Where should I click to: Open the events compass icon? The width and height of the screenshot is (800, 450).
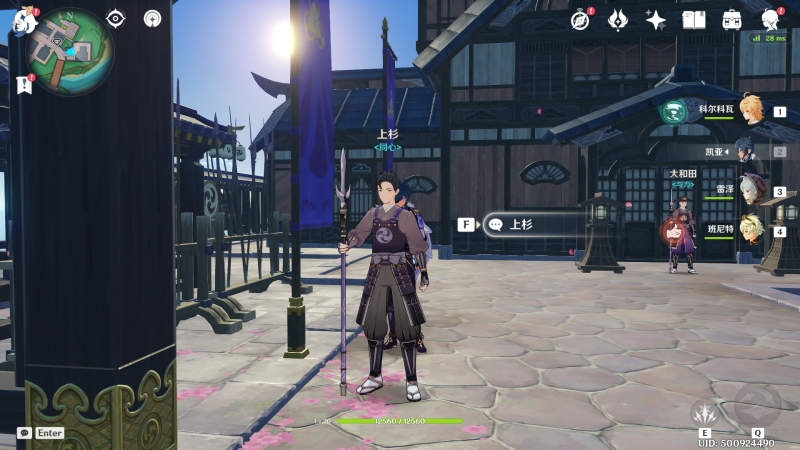click(x=580, y=20)
